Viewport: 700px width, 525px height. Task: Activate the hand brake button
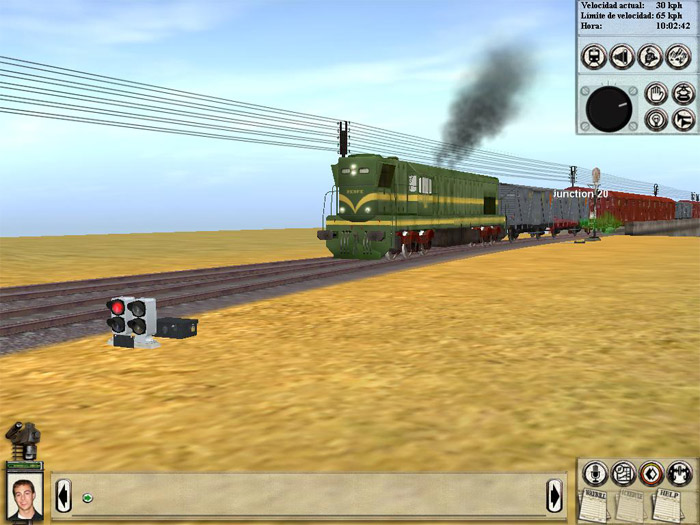coord(656,94)
